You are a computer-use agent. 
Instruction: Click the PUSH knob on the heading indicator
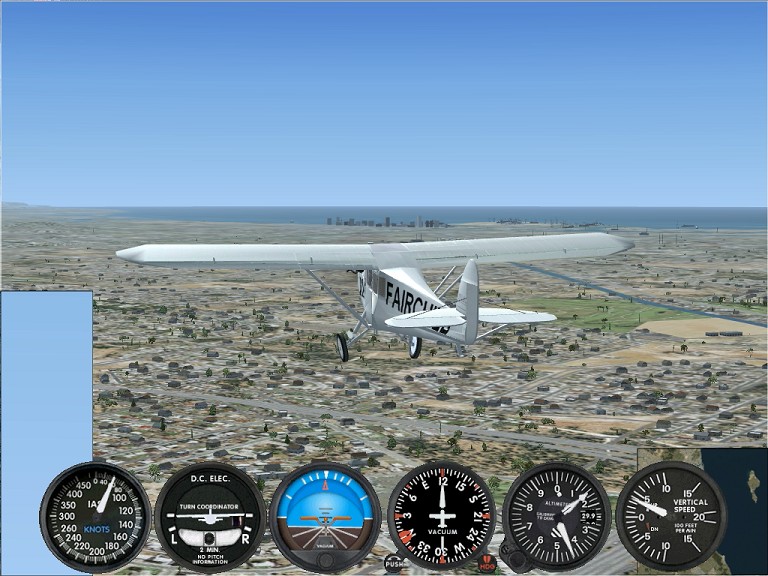(x=395, y=563)
